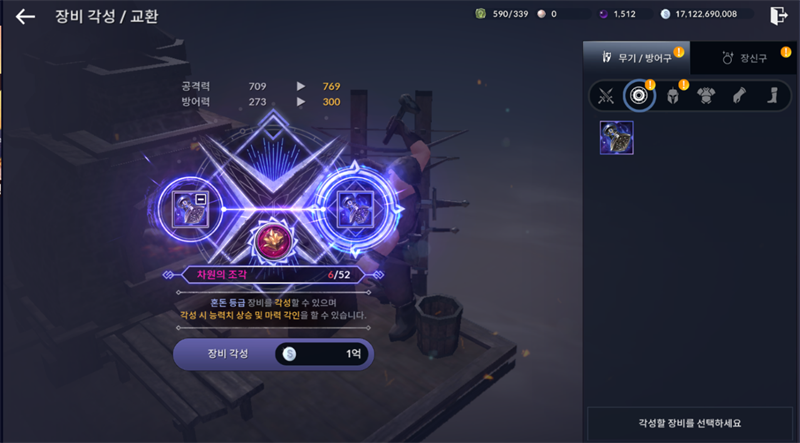The image size is (800, 443).
Task: Choose the round shield category
Action: 638,96
